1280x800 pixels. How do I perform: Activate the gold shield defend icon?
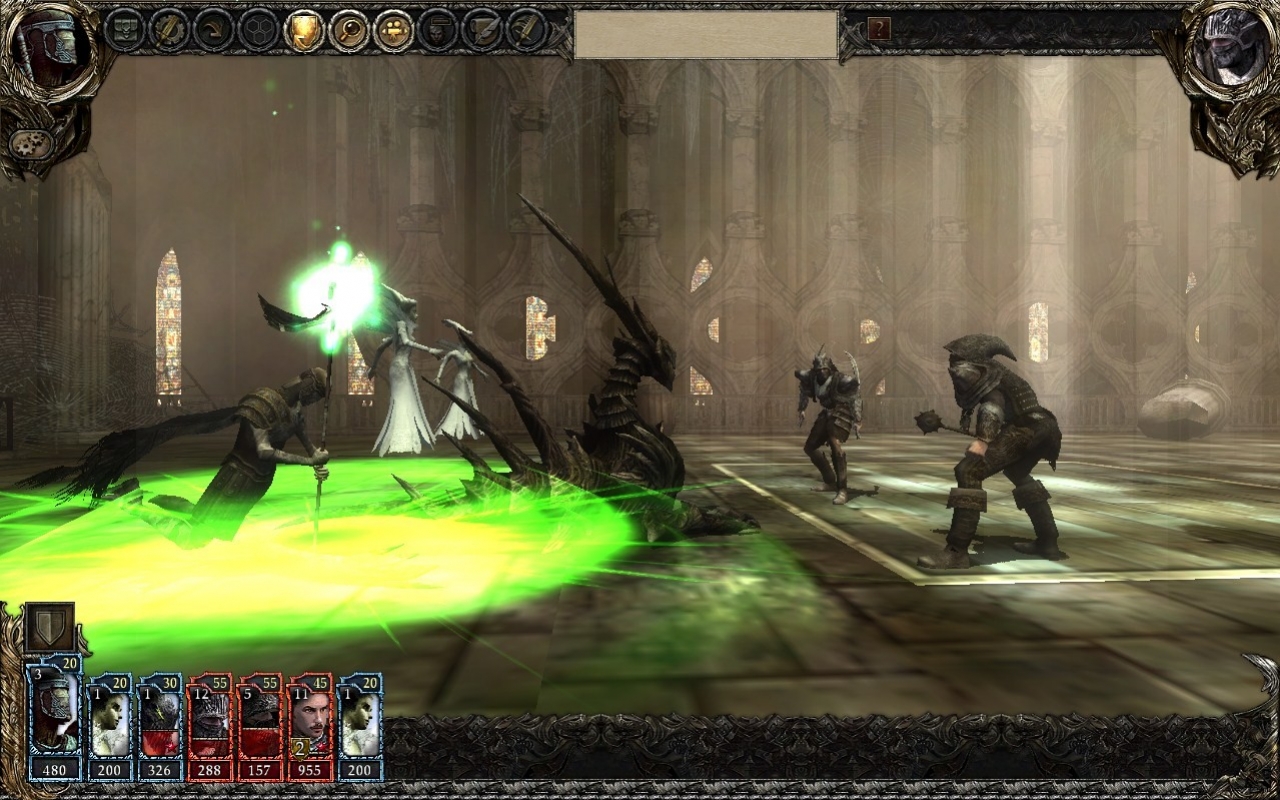pyautogui.click(x=304, y=30)
